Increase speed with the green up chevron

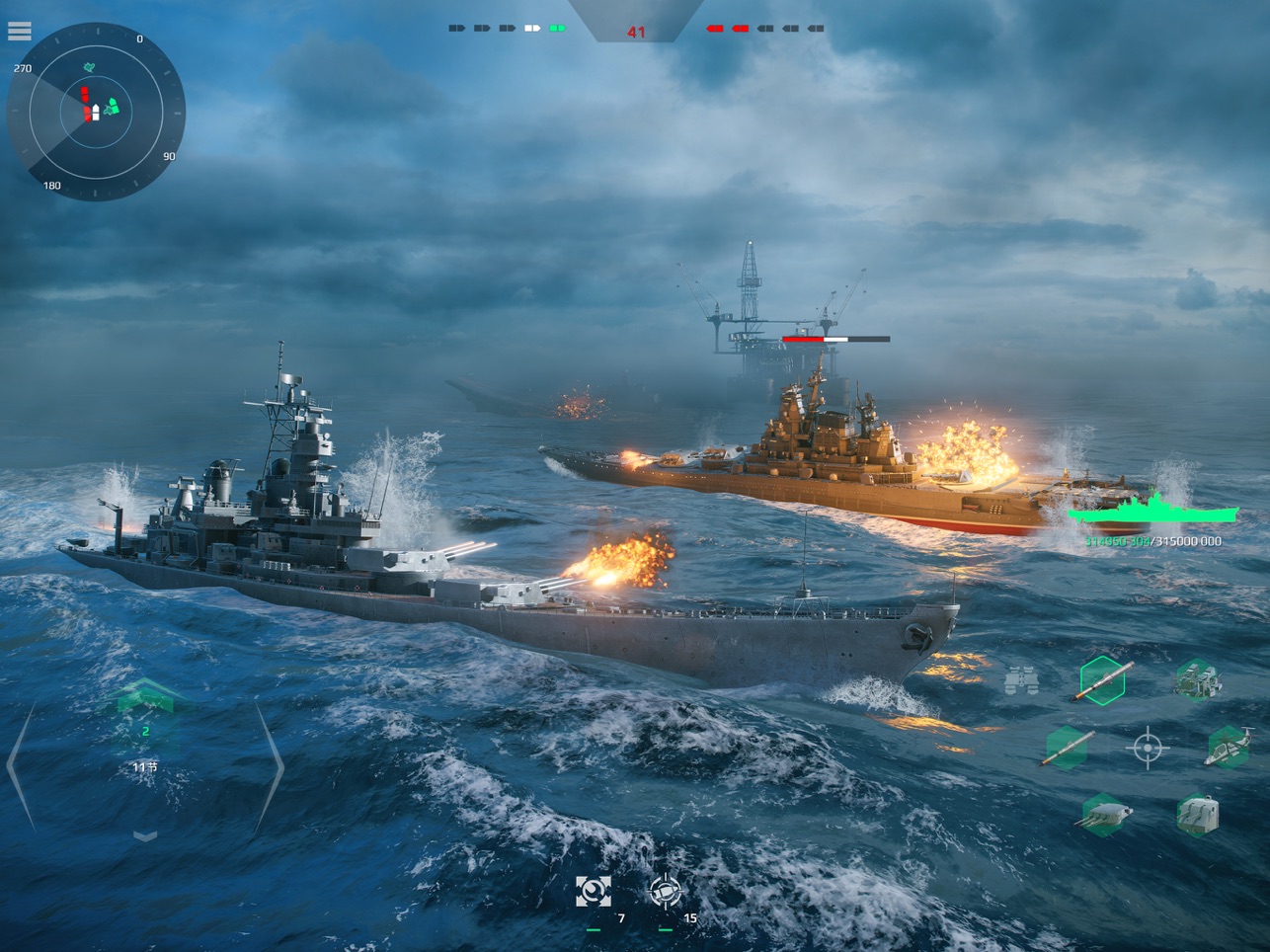point(145,697)
